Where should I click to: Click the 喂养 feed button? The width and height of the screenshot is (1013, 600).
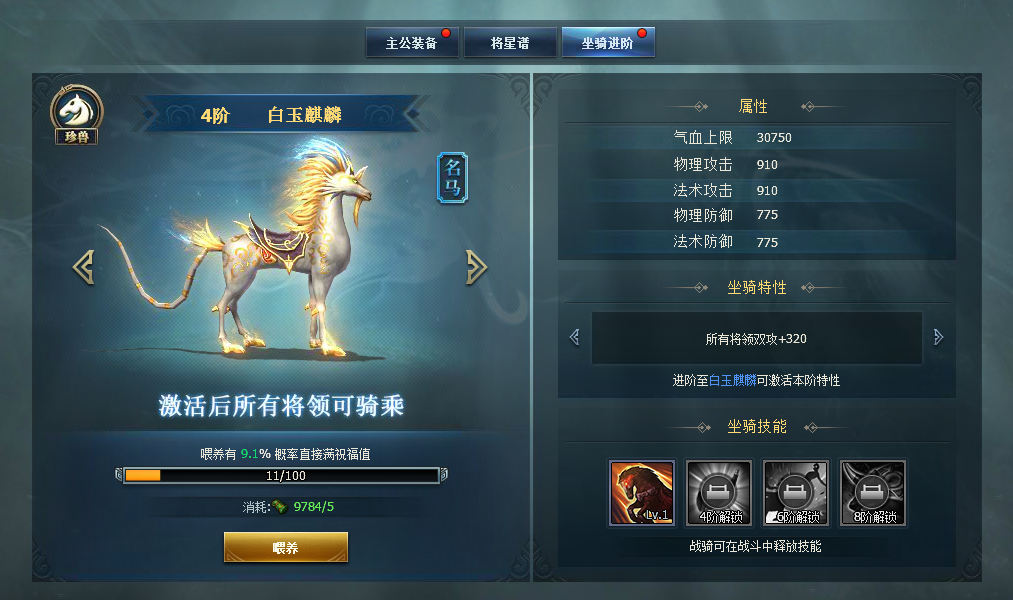tap(285, 548)
